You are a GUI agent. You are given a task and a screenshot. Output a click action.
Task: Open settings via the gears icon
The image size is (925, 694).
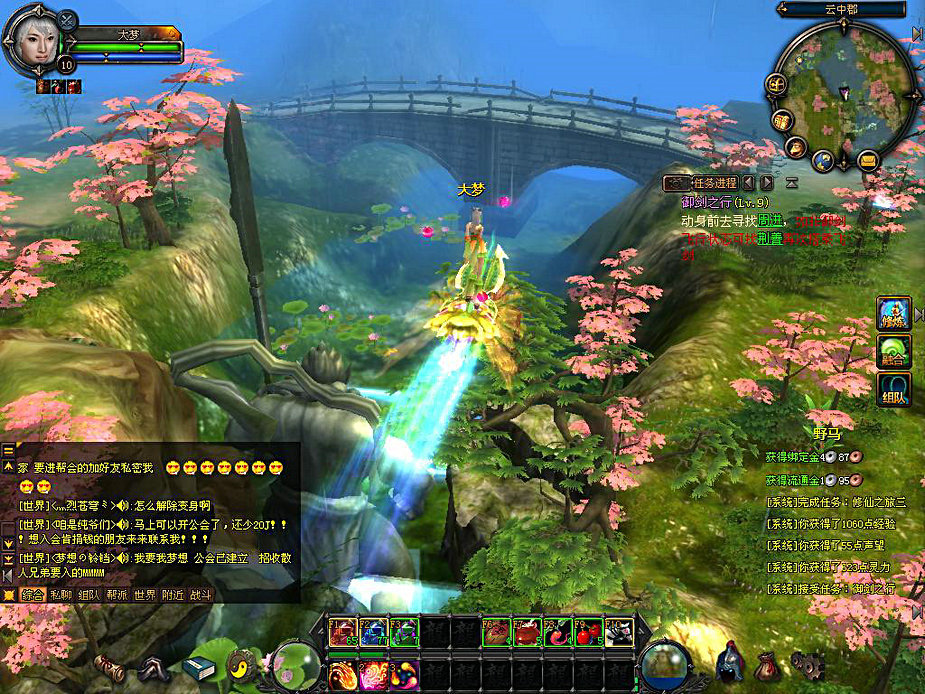click(x=807, y=663)
